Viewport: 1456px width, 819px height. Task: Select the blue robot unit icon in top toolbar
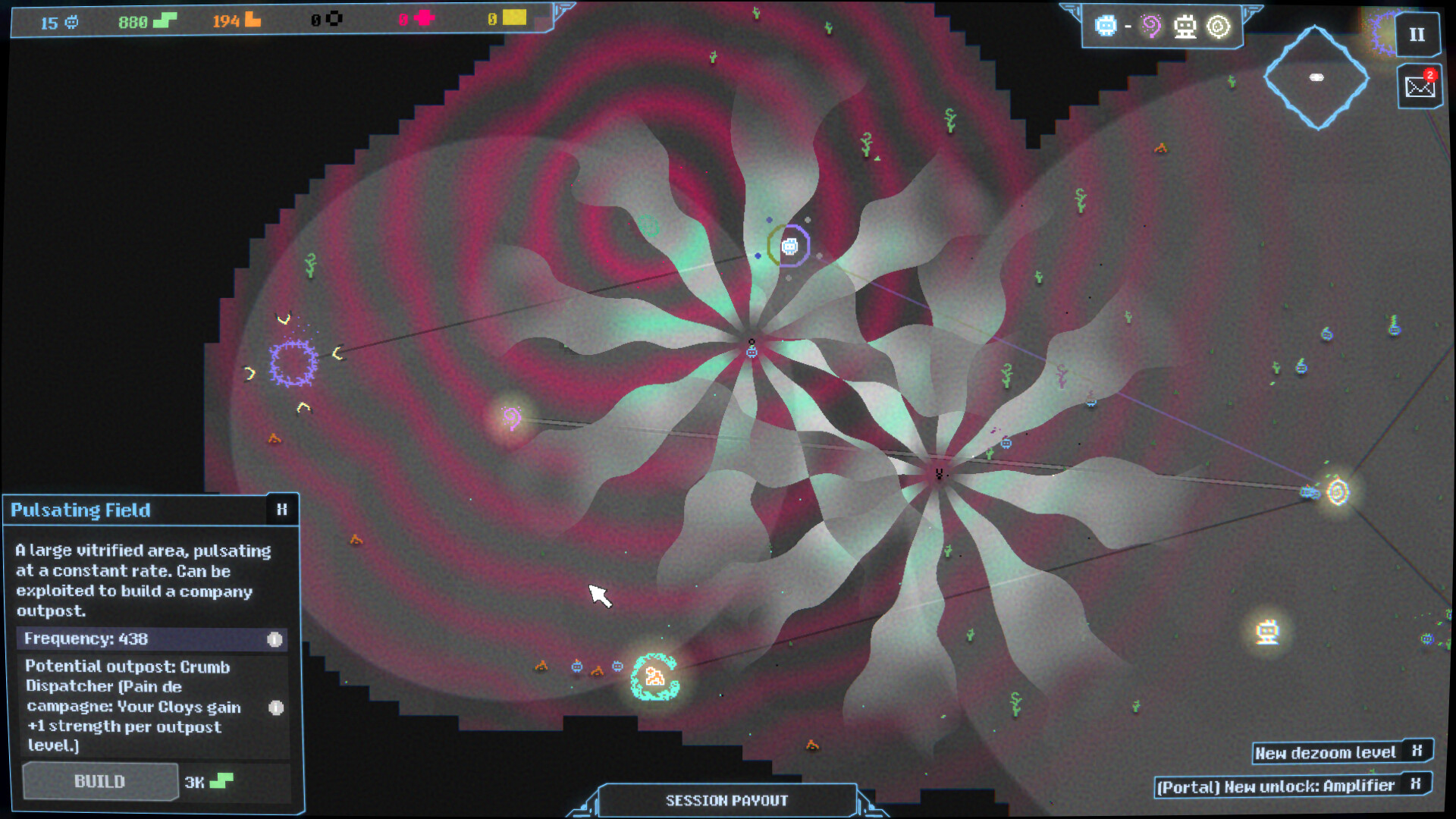click(1106, 26)
